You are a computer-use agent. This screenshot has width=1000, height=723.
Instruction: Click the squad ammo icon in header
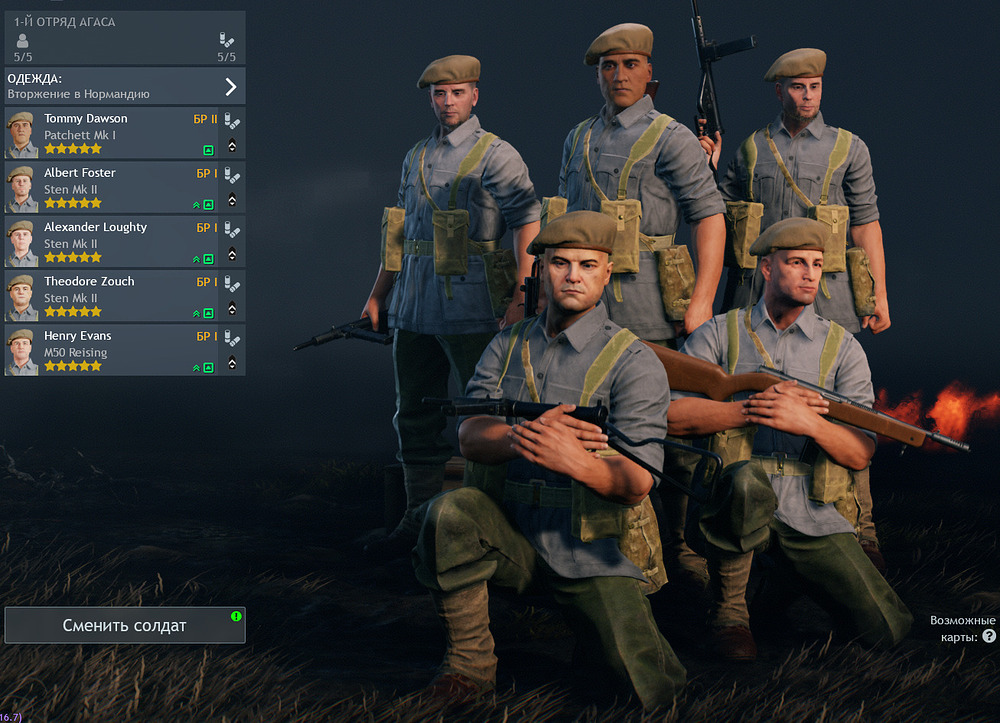[227, 40]
